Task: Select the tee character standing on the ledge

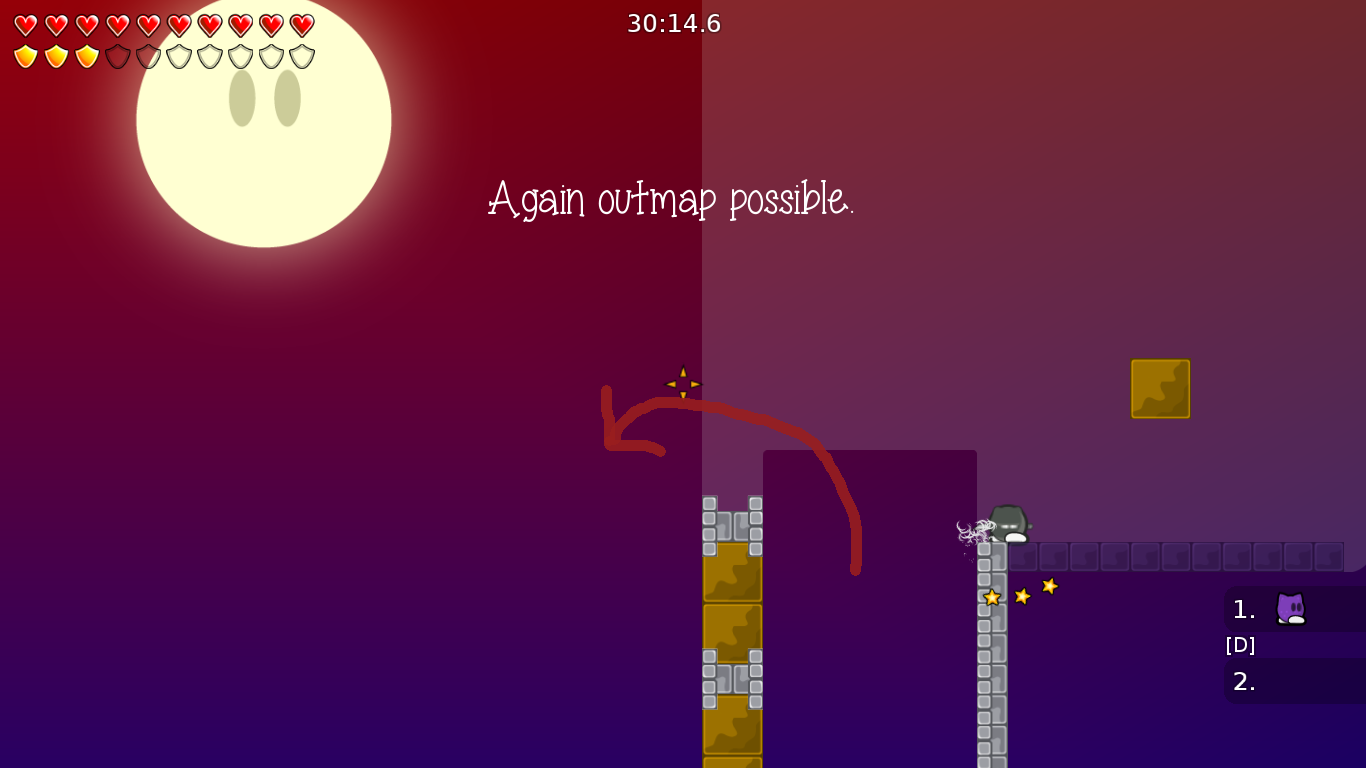Action: coord(1007,524)
